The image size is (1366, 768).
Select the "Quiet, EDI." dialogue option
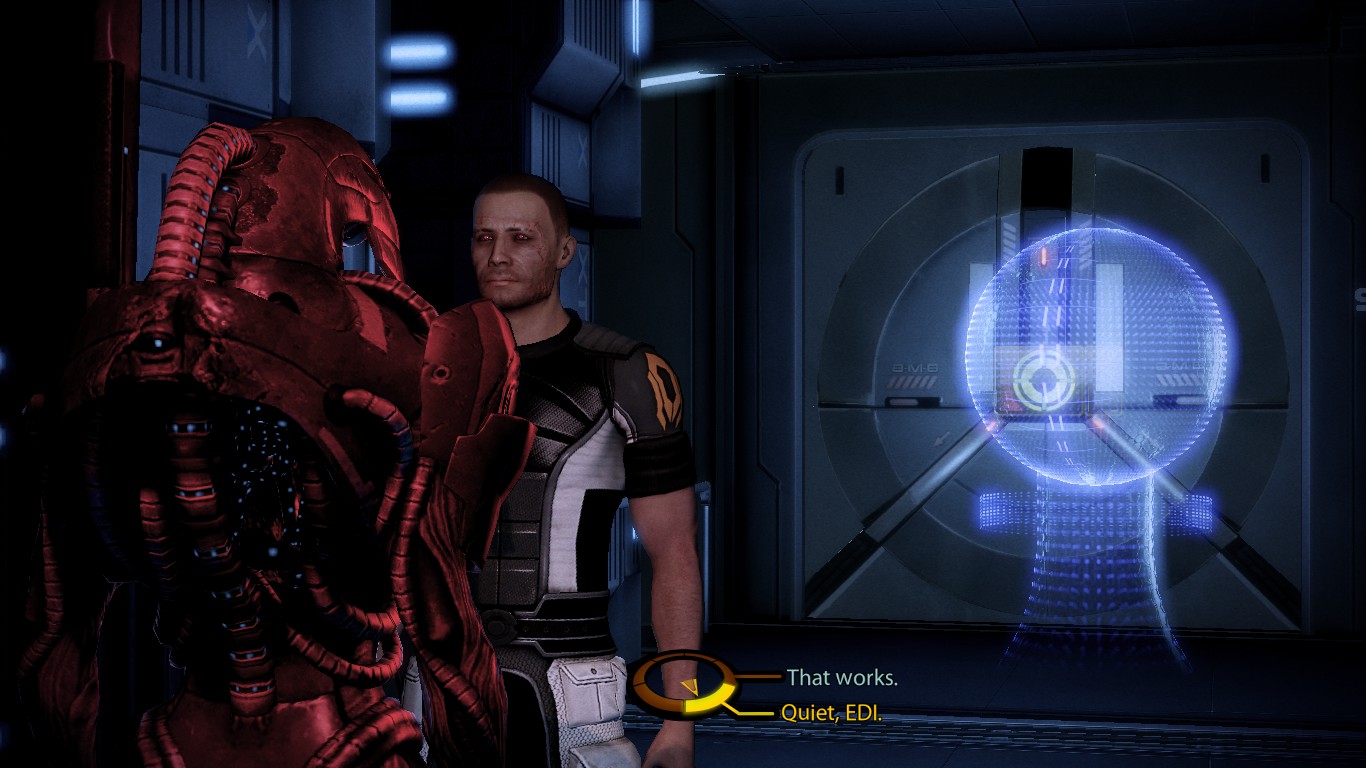pos(833,714)
